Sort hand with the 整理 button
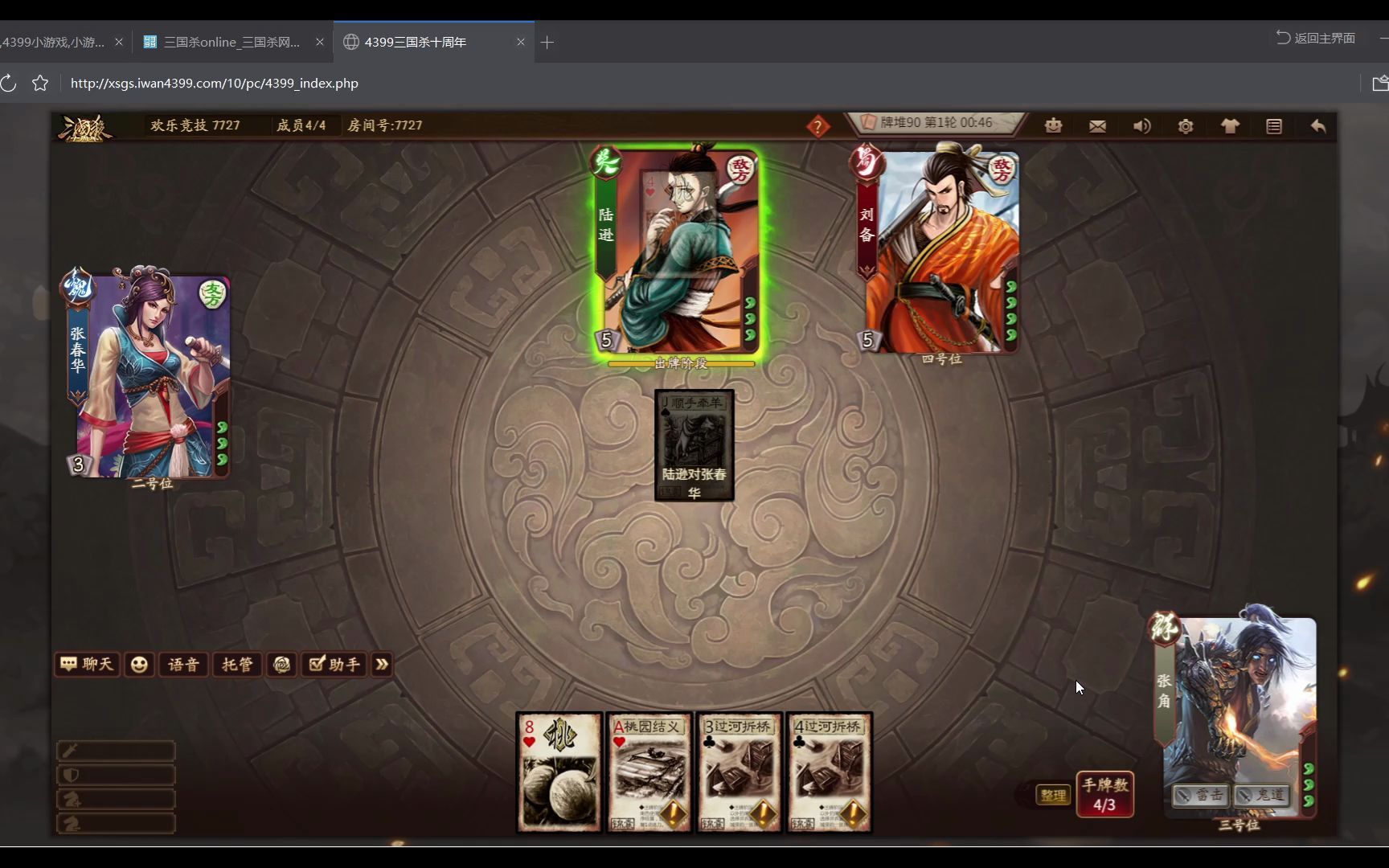This screenshot has height=868, width=1389. click(1053, 795)
